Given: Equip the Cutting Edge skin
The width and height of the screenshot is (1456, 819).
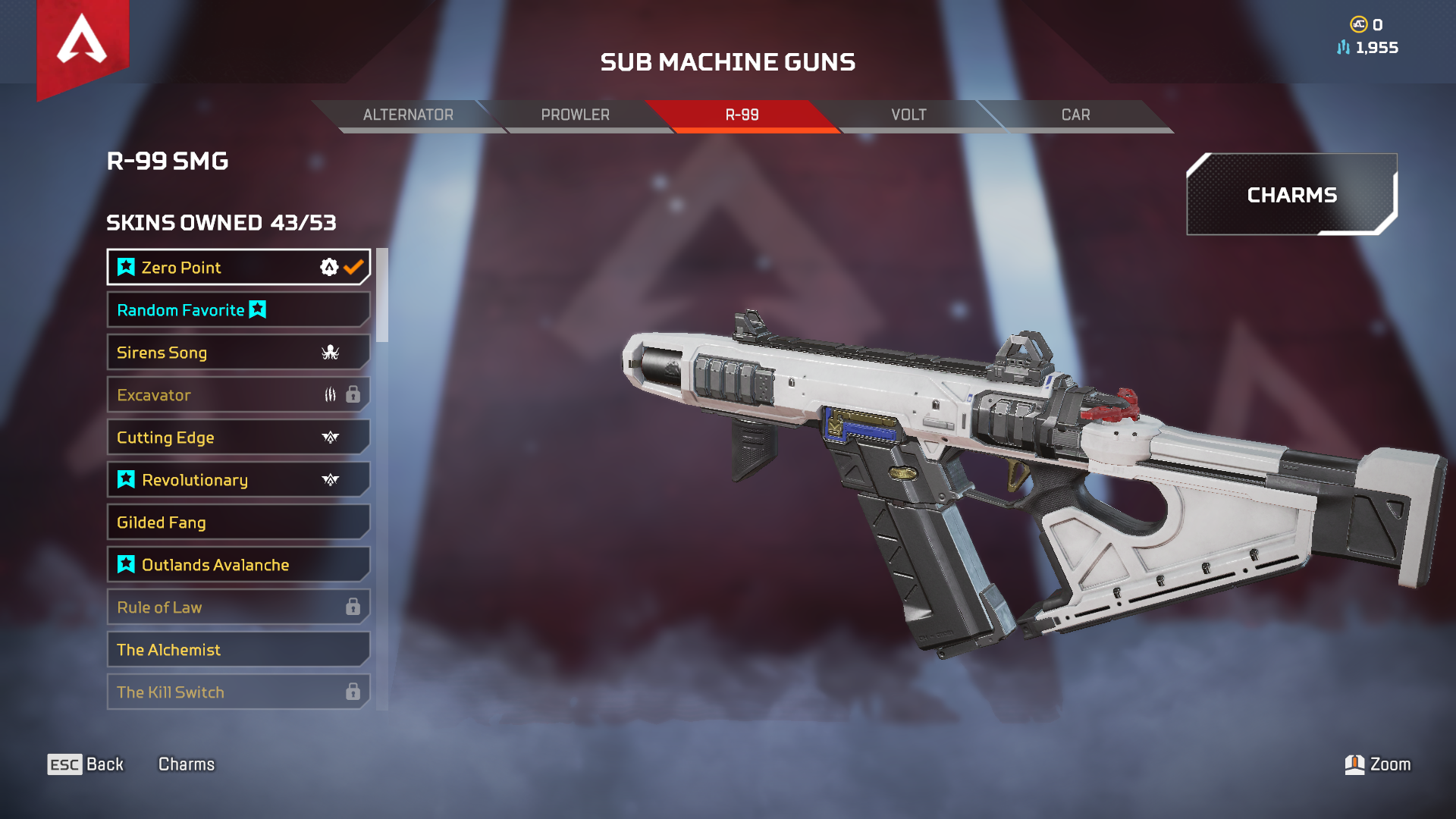Looking at the screenshot, I should click(x=238, y=438).
